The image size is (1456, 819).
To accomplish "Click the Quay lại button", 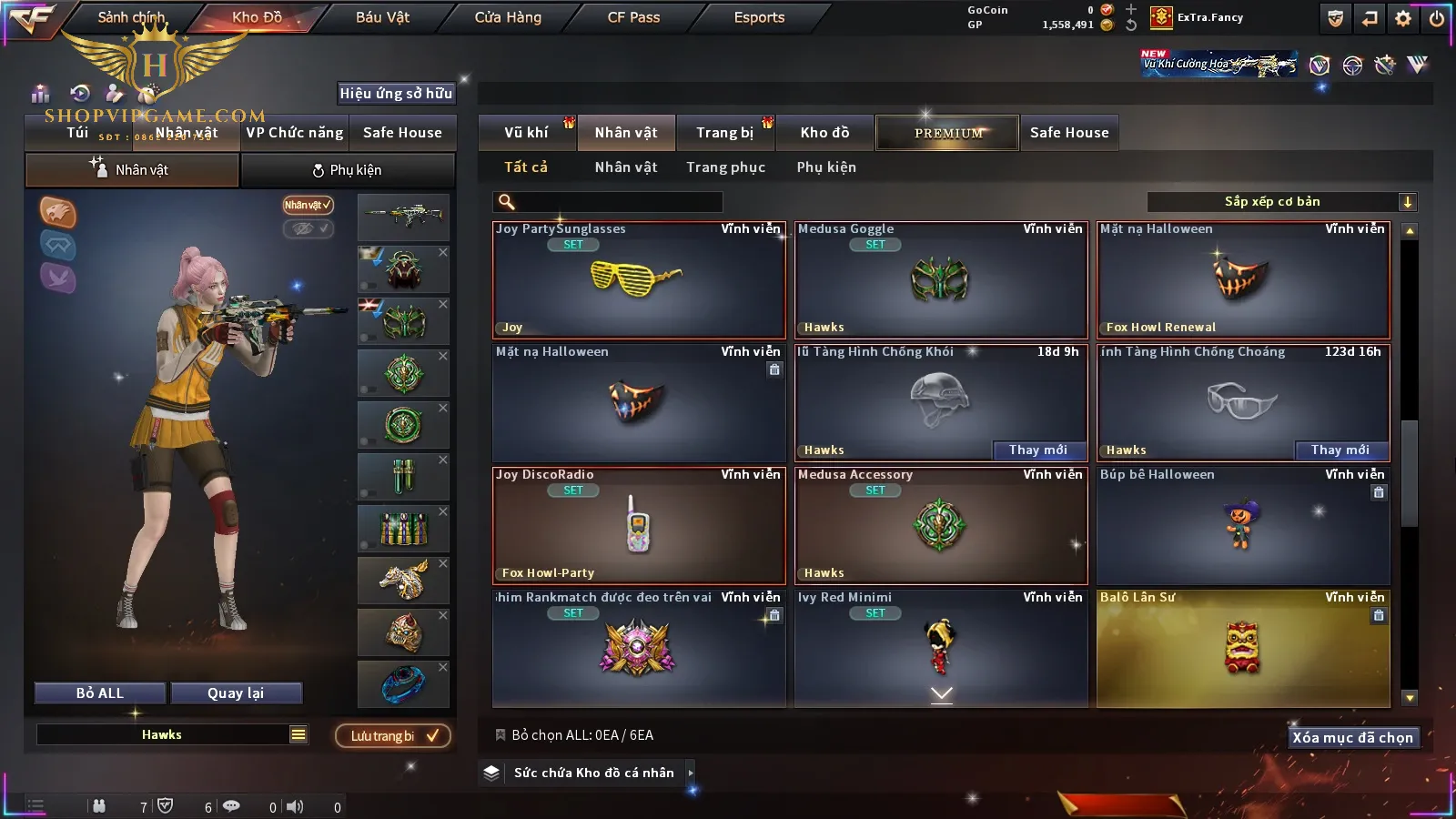I will pyautogui.click(x=236, y=693).
